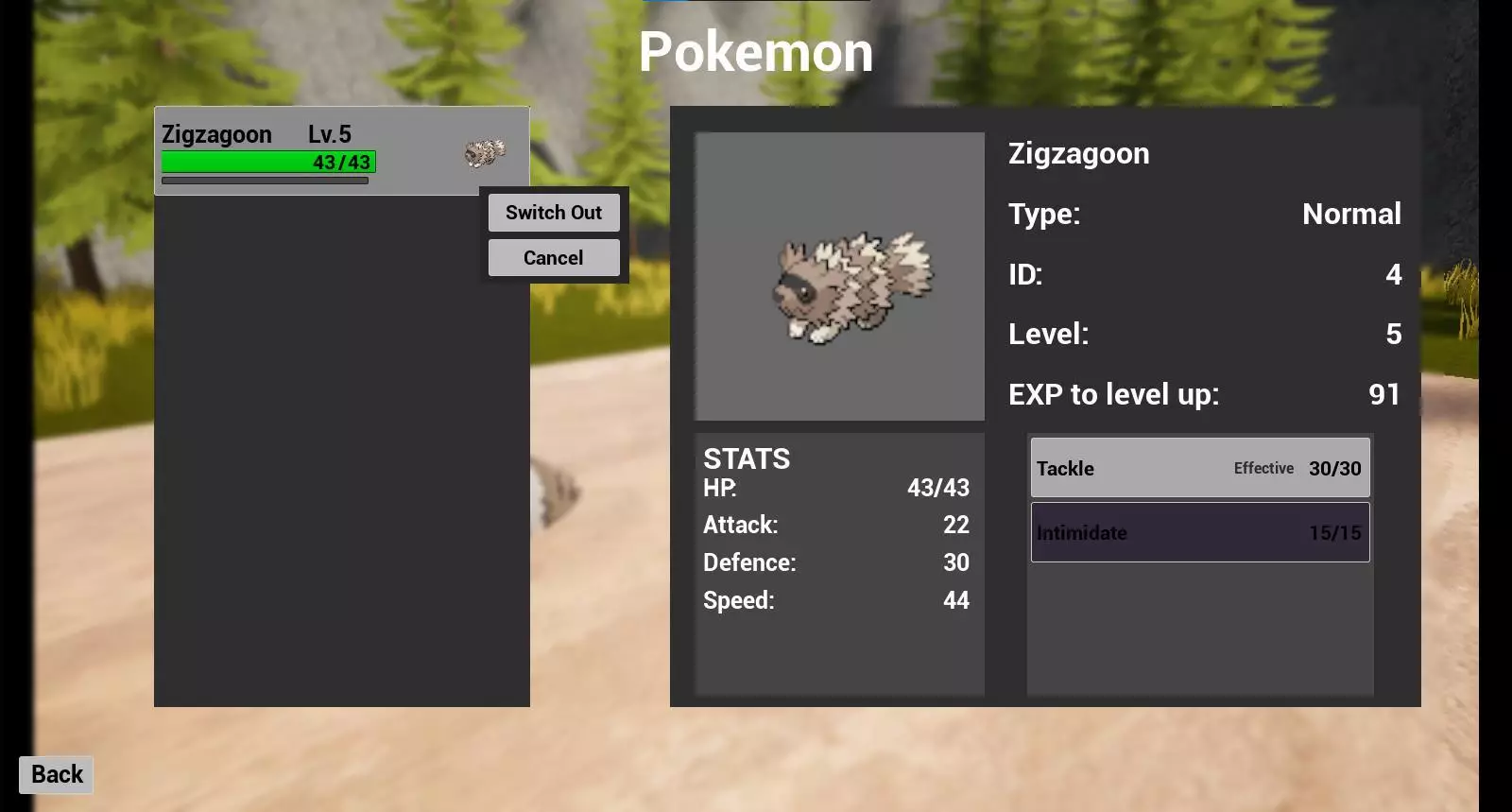The image size is (1512, 812).
Task: Click the Effective label on Tackle
Action: 1264,468
